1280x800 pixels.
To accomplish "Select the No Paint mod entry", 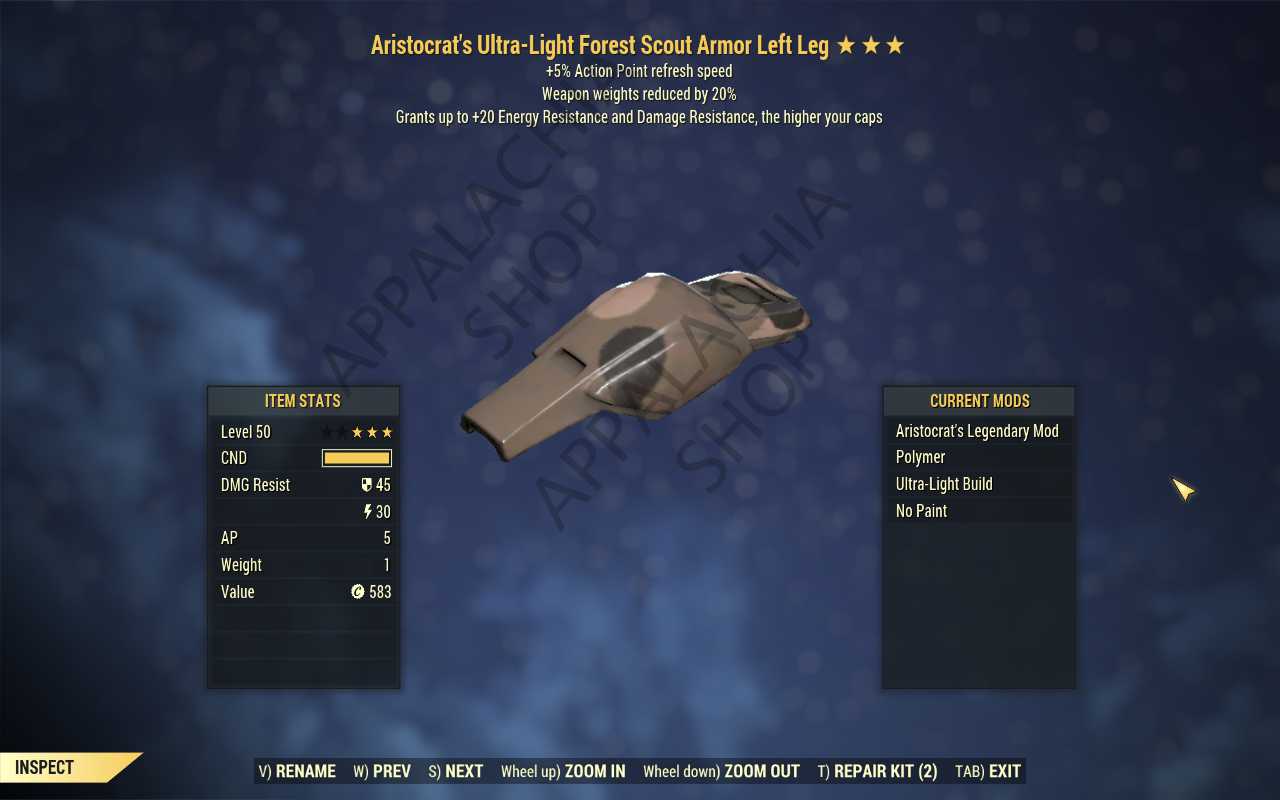I will (977, 511).
